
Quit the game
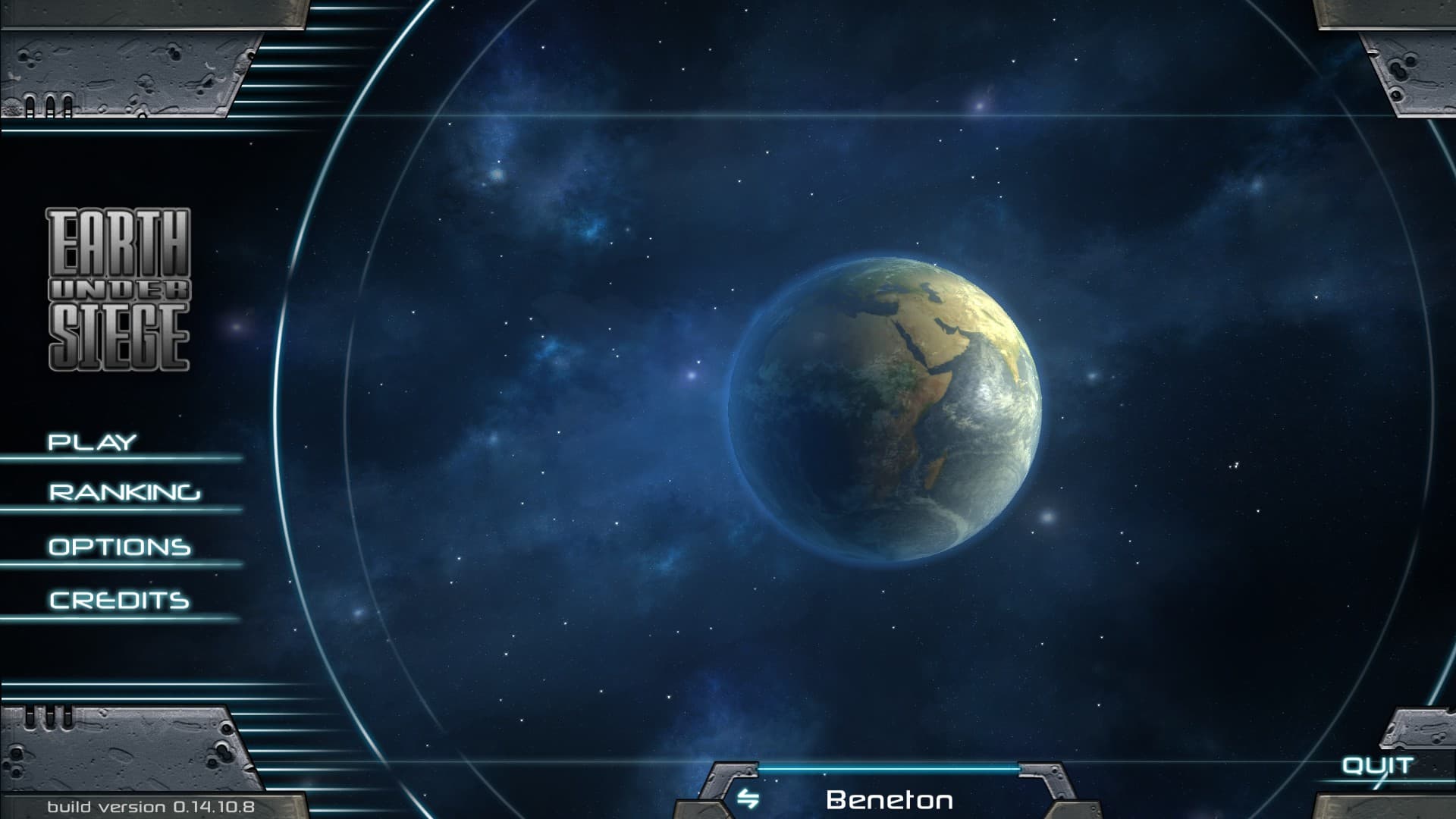(1377, 765)
